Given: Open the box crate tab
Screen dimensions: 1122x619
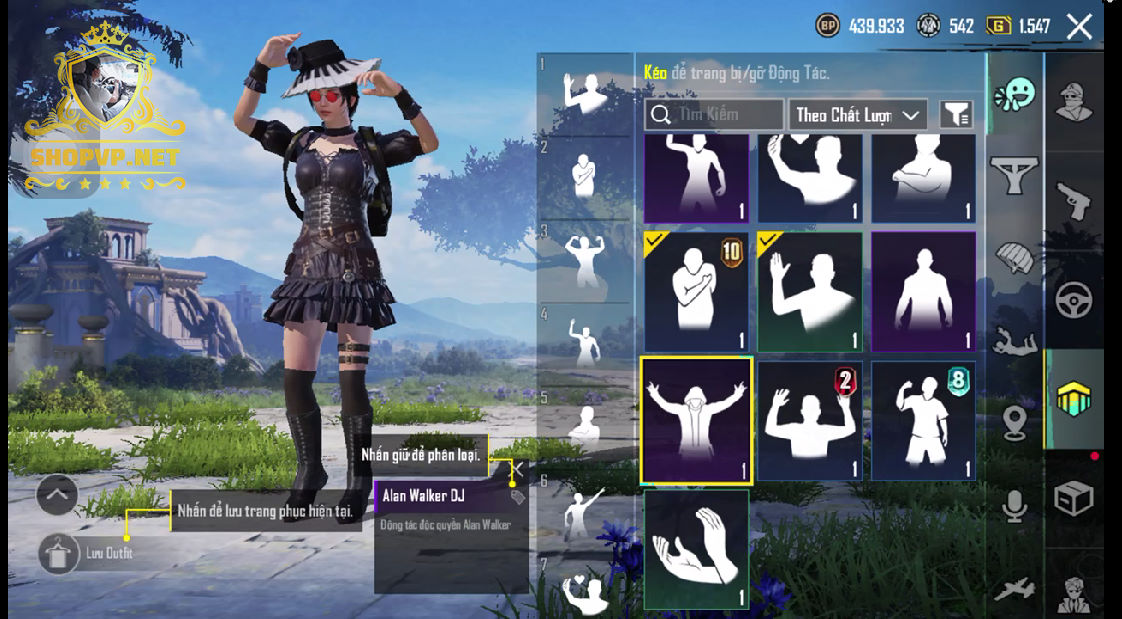Looking at the screenshot, I should [x=1074, y=497].
